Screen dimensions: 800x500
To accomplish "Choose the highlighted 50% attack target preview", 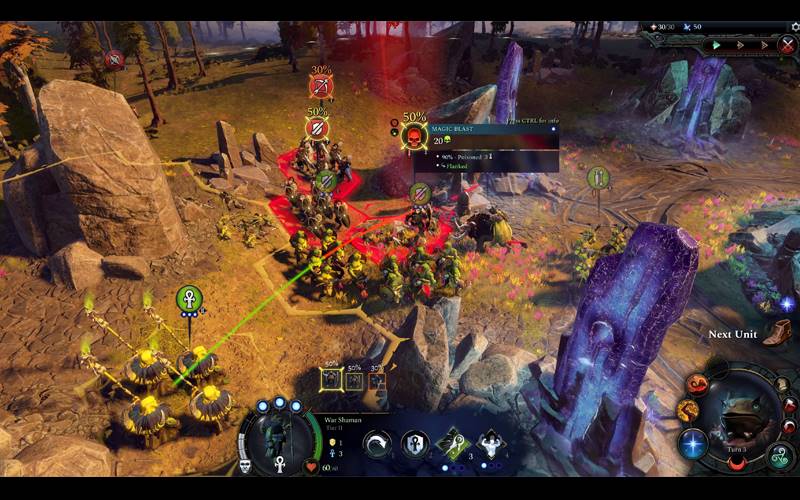I will coord(332,379).
